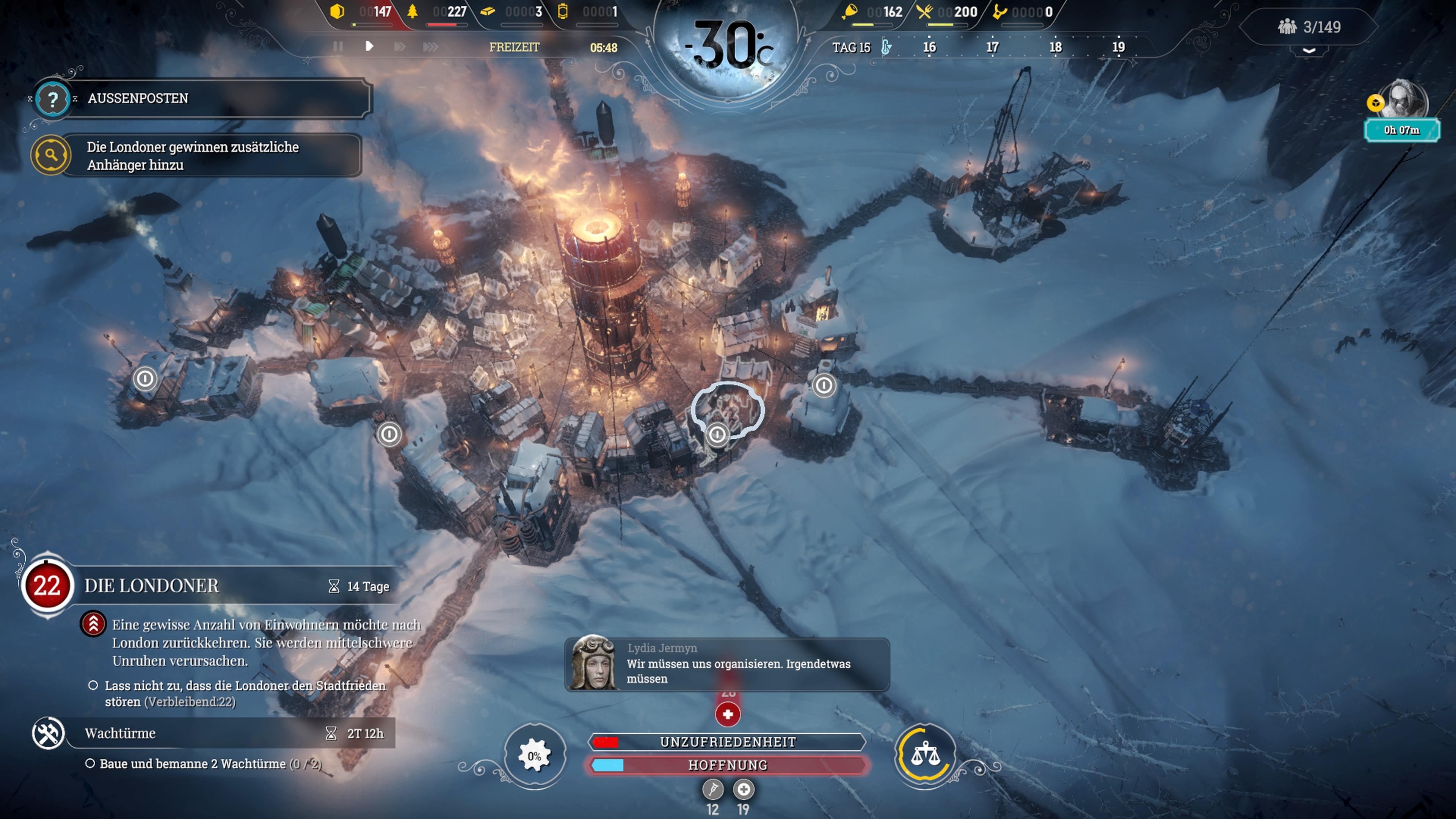Screen dimensions: 1456x819
Task: Open the Die Londoner event tracker
Action: (x=152, y=585)
